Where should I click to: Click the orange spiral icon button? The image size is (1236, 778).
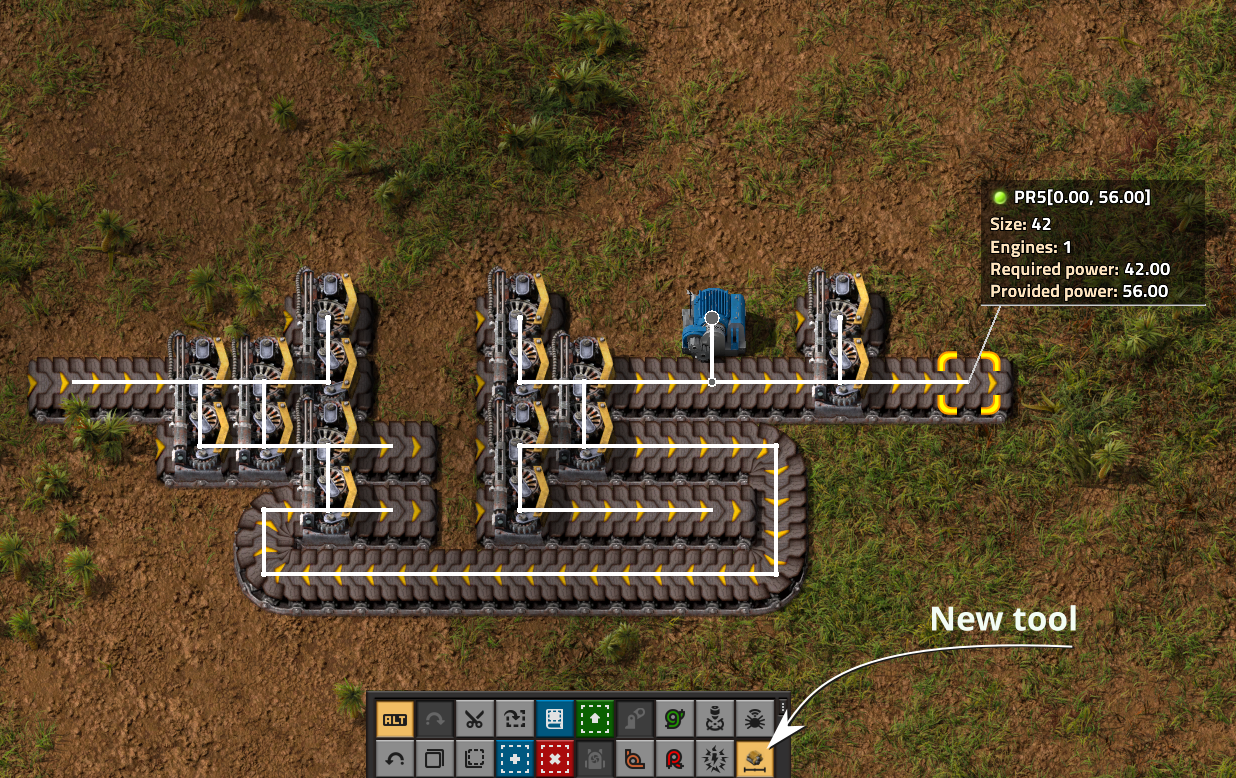pyautogui.click(x=634, y=759)
